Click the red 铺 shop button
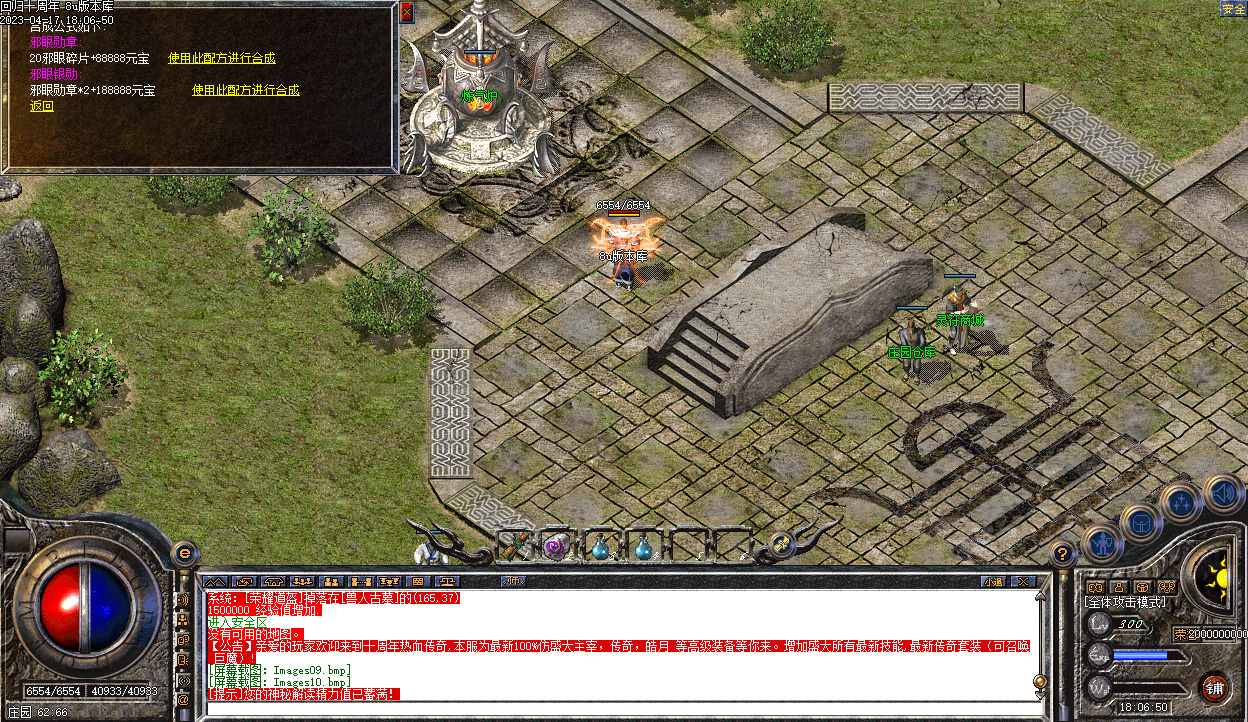 (1214, 687)
